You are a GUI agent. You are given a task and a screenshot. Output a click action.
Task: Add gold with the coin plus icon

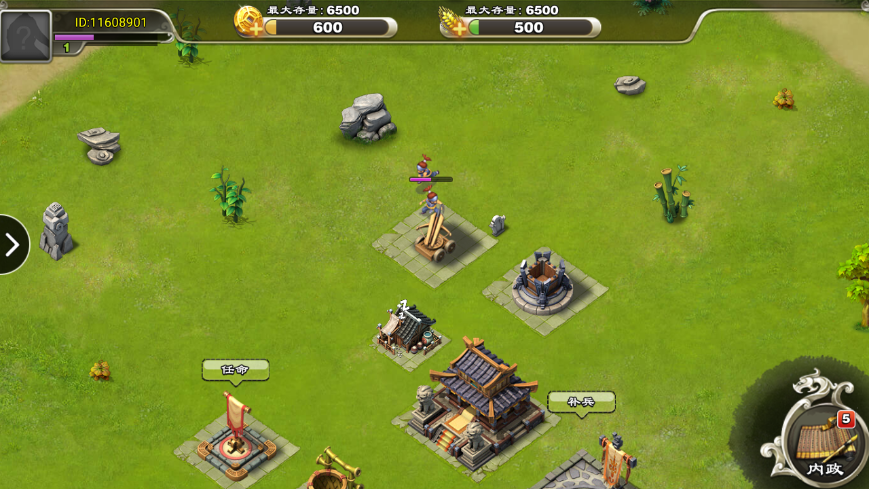tap(249, 21)
